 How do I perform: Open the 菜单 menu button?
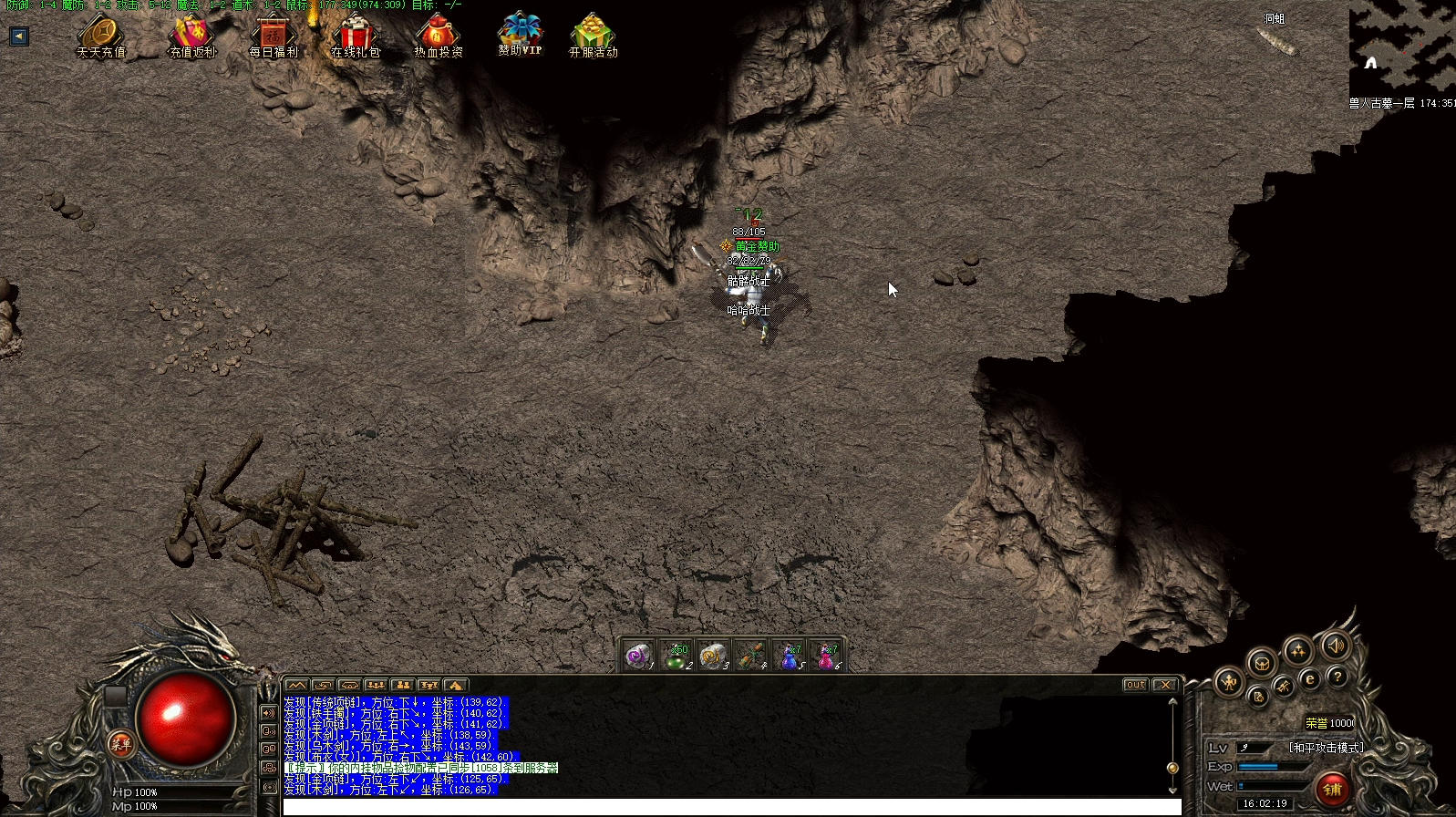120,744
